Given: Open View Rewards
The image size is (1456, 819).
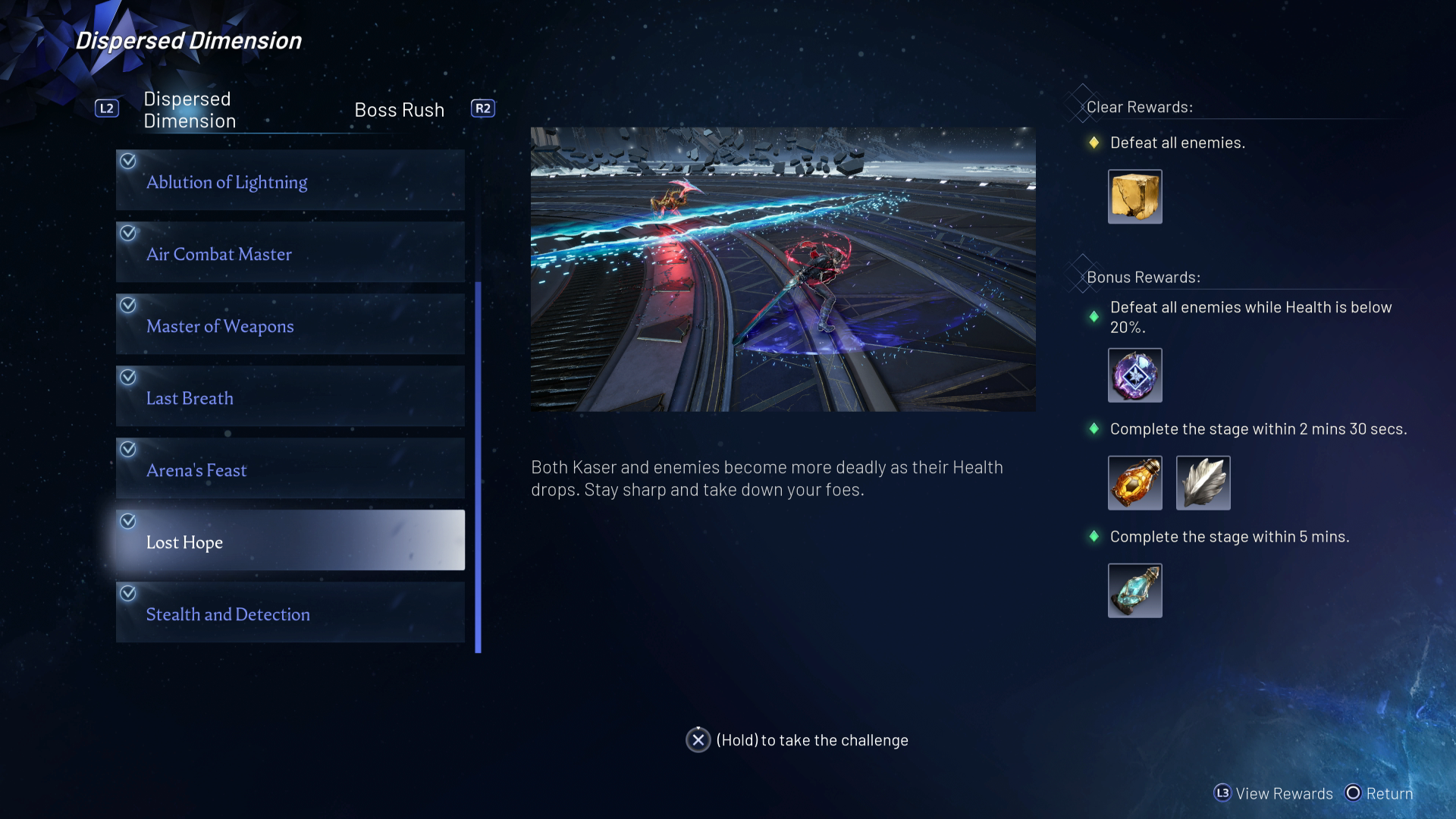Looking at the screenshot, I should tap(1274, 793).
